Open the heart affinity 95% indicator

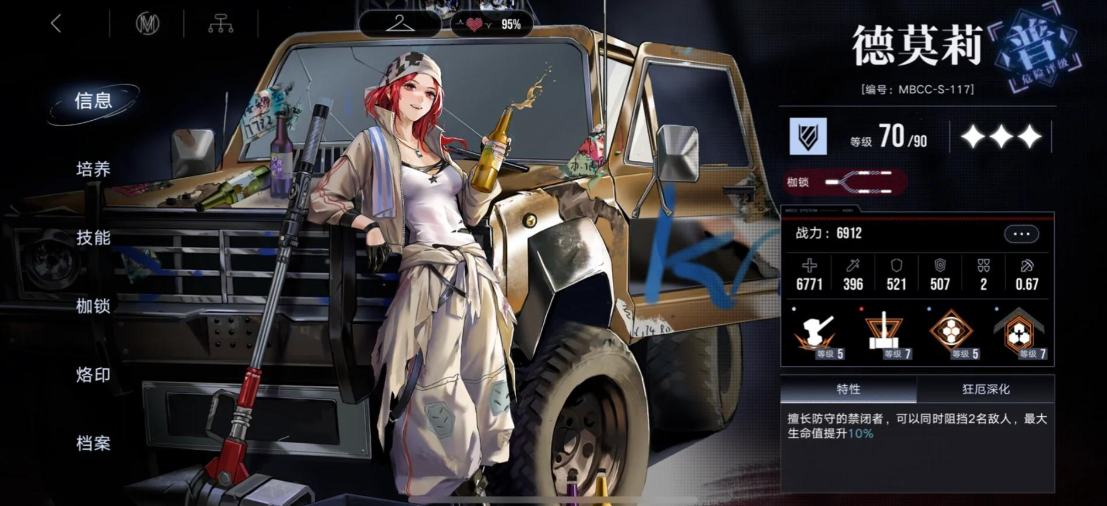point(491,24)
